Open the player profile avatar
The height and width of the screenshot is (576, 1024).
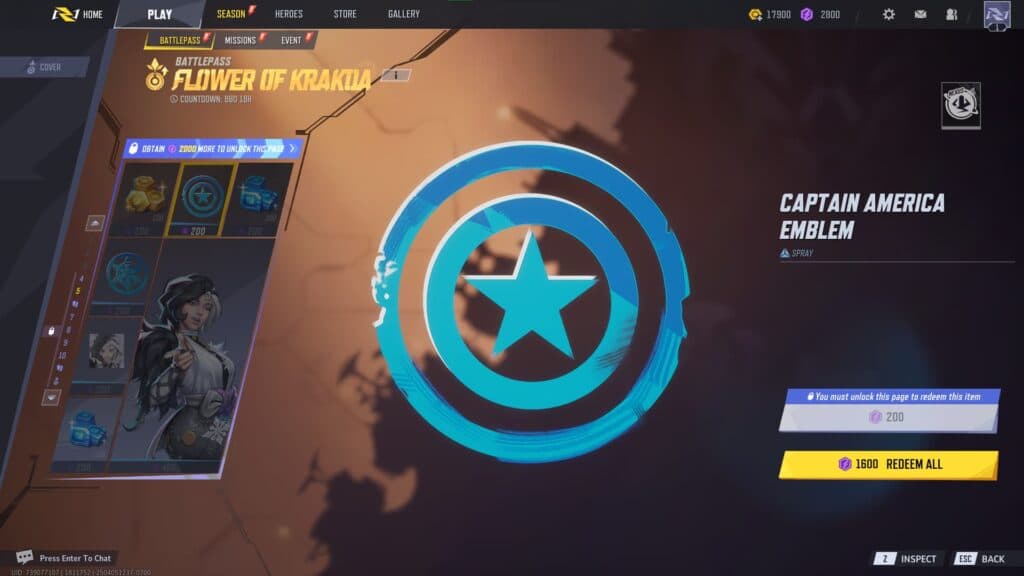point(997,14)
